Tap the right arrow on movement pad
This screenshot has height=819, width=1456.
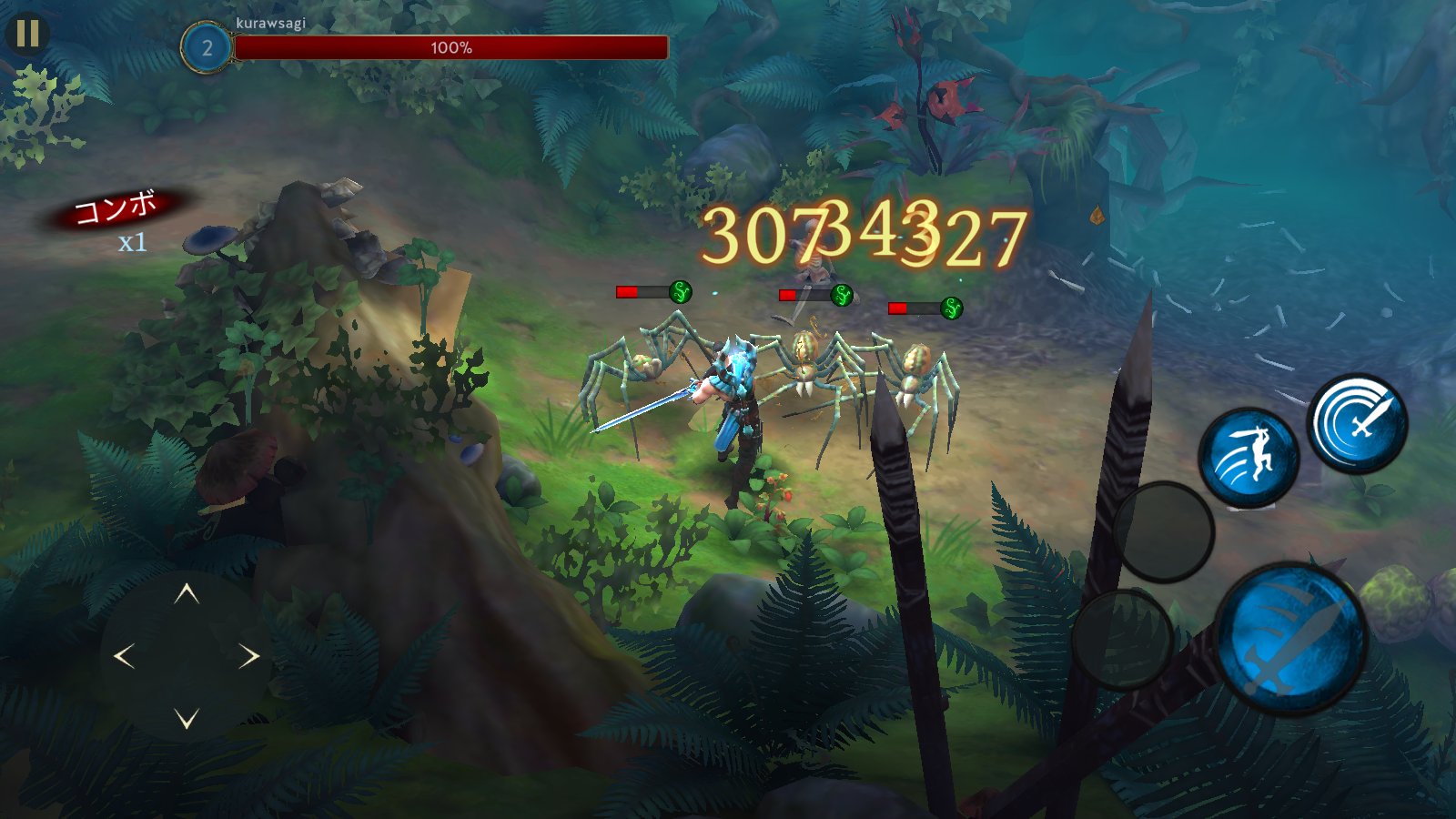point(249,656)
